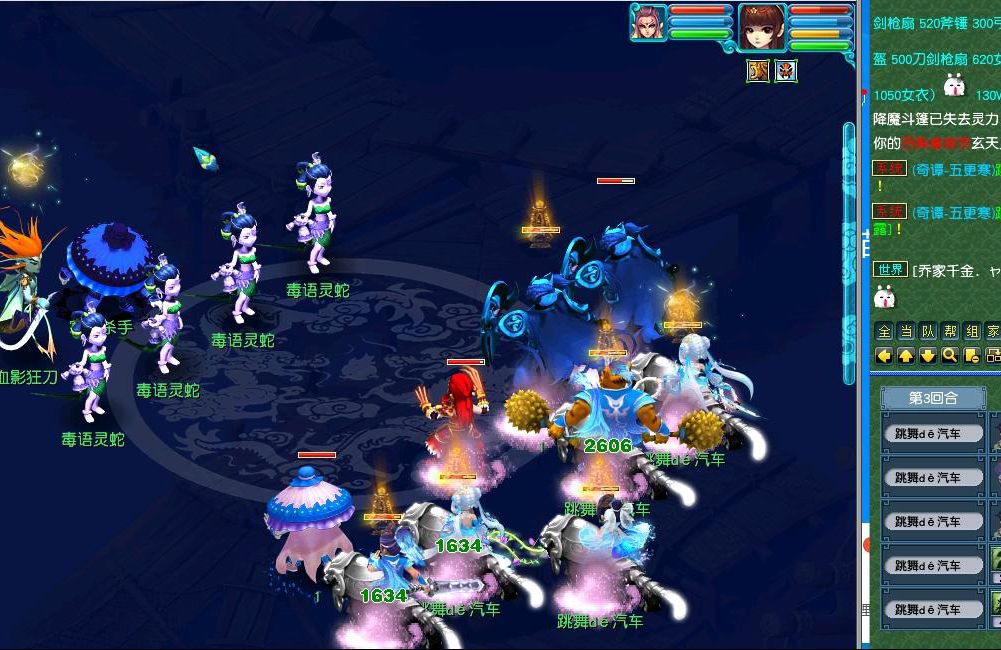Open the player character portrait
This screenshot has width=1001, height=650.
[x=763, y=25]
